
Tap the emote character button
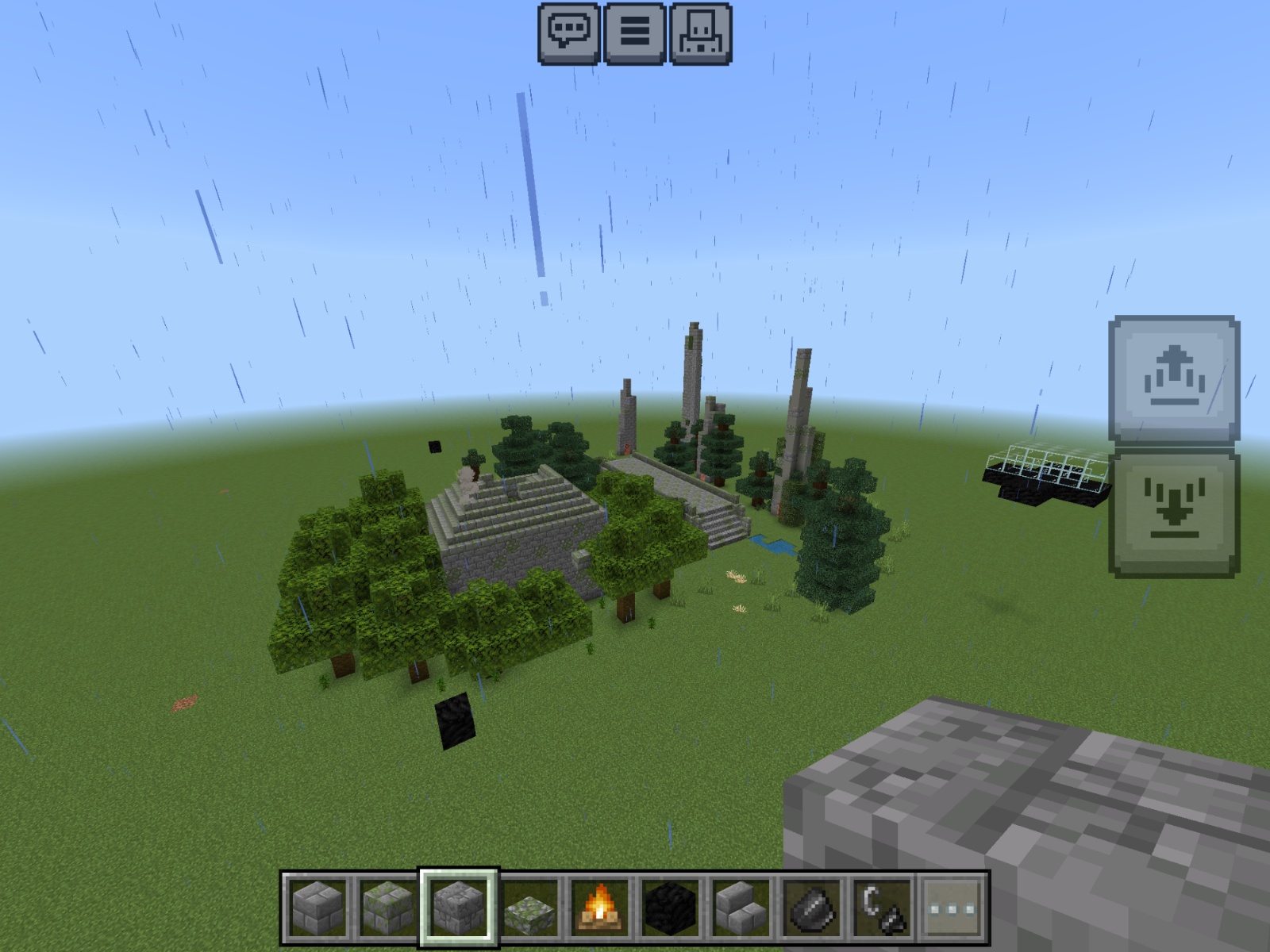701,33
